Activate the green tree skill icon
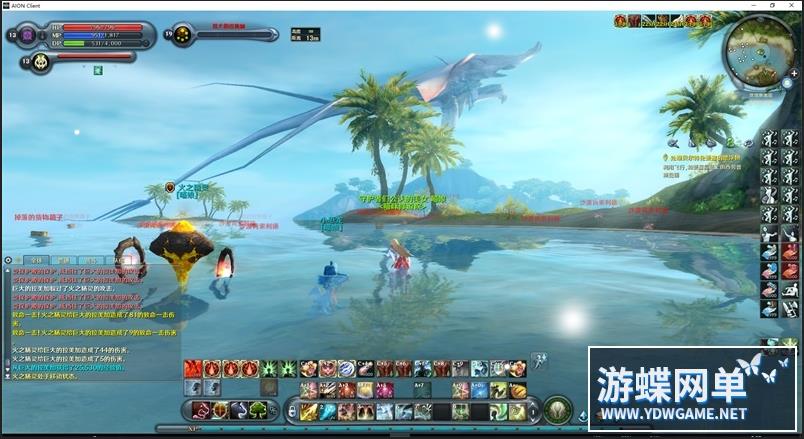Screen dimensions: 804x439 tap(258, 410)
